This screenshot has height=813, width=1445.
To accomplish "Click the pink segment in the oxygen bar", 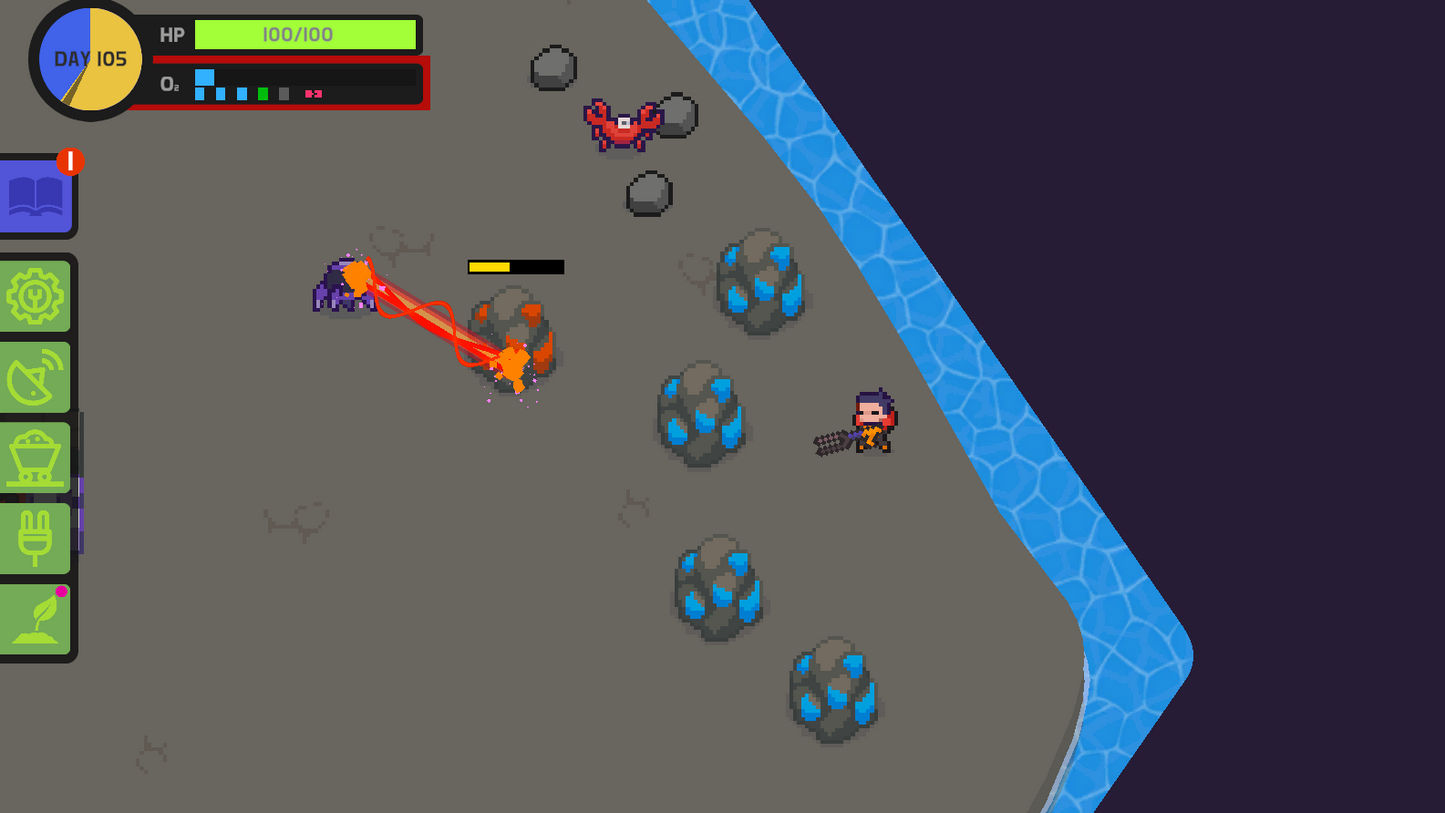I will [x=313, y=93].
